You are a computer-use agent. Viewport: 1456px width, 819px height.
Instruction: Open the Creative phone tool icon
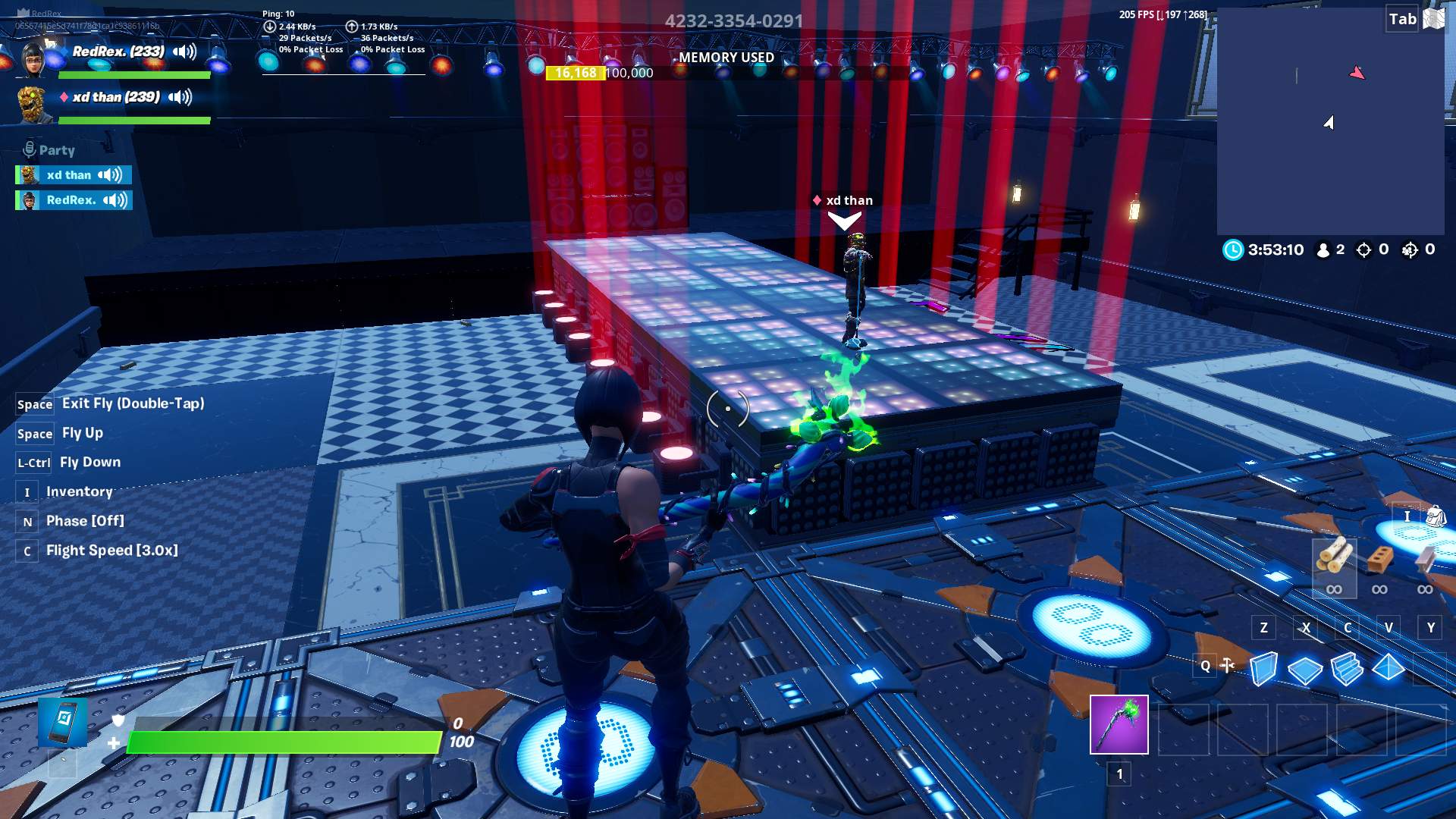pos(62,721)
